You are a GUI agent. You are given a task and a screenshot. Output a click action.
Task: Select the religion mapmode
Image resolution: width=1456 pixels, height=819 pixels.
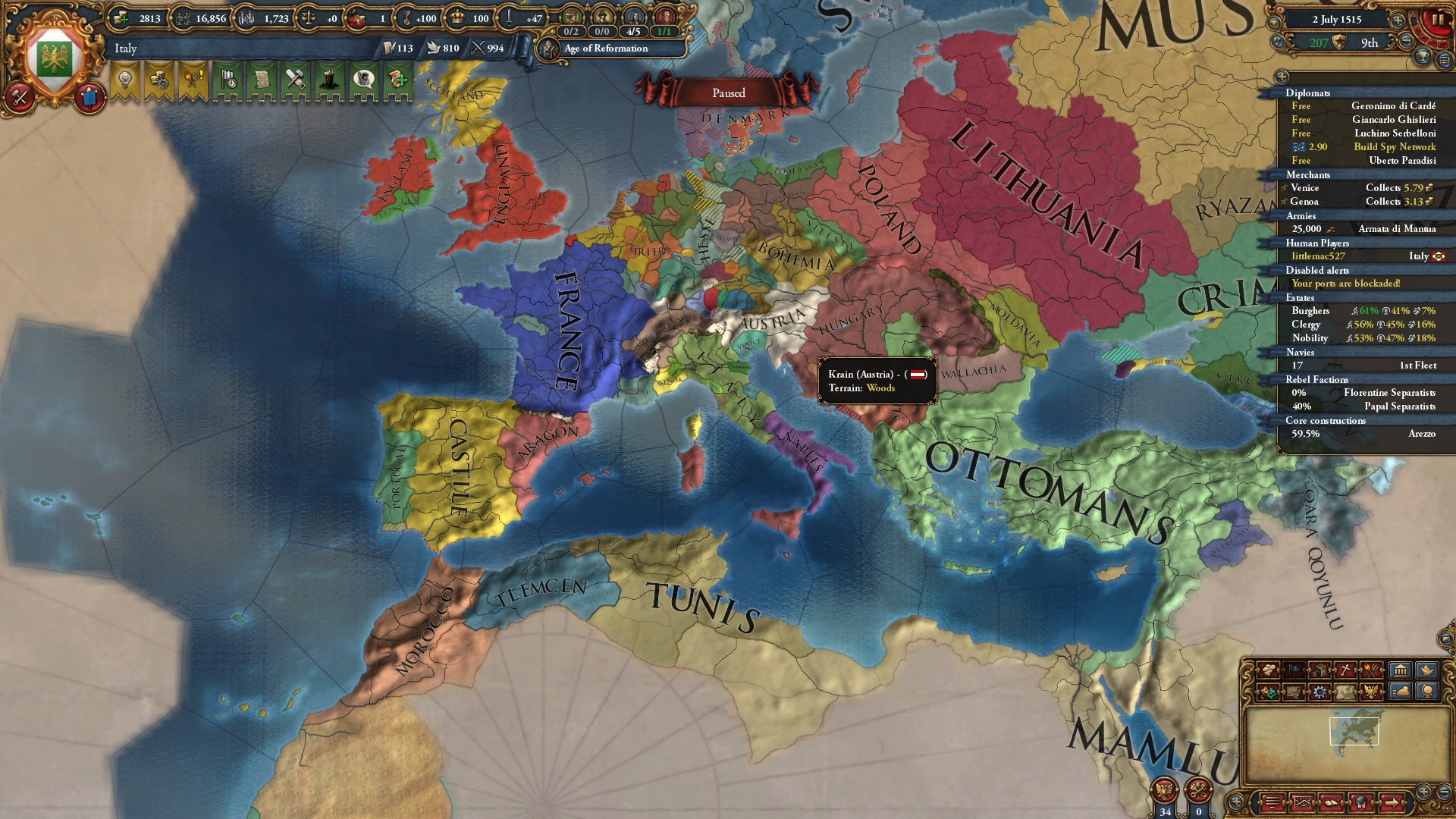pyautogui.click(x=1344, y=670)
